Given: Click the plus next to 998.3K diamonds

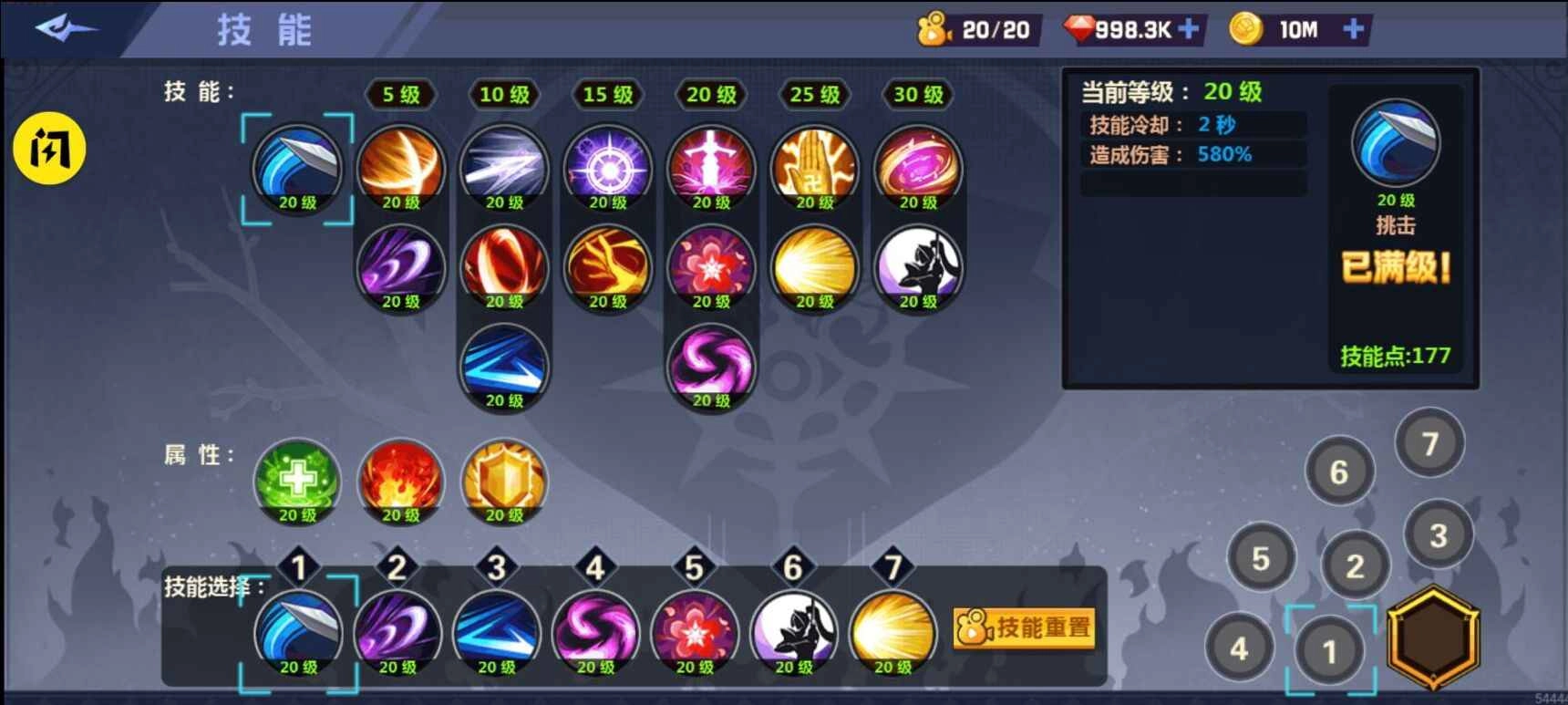Looking at the screenshot, I should click(x=1187, y=28).
